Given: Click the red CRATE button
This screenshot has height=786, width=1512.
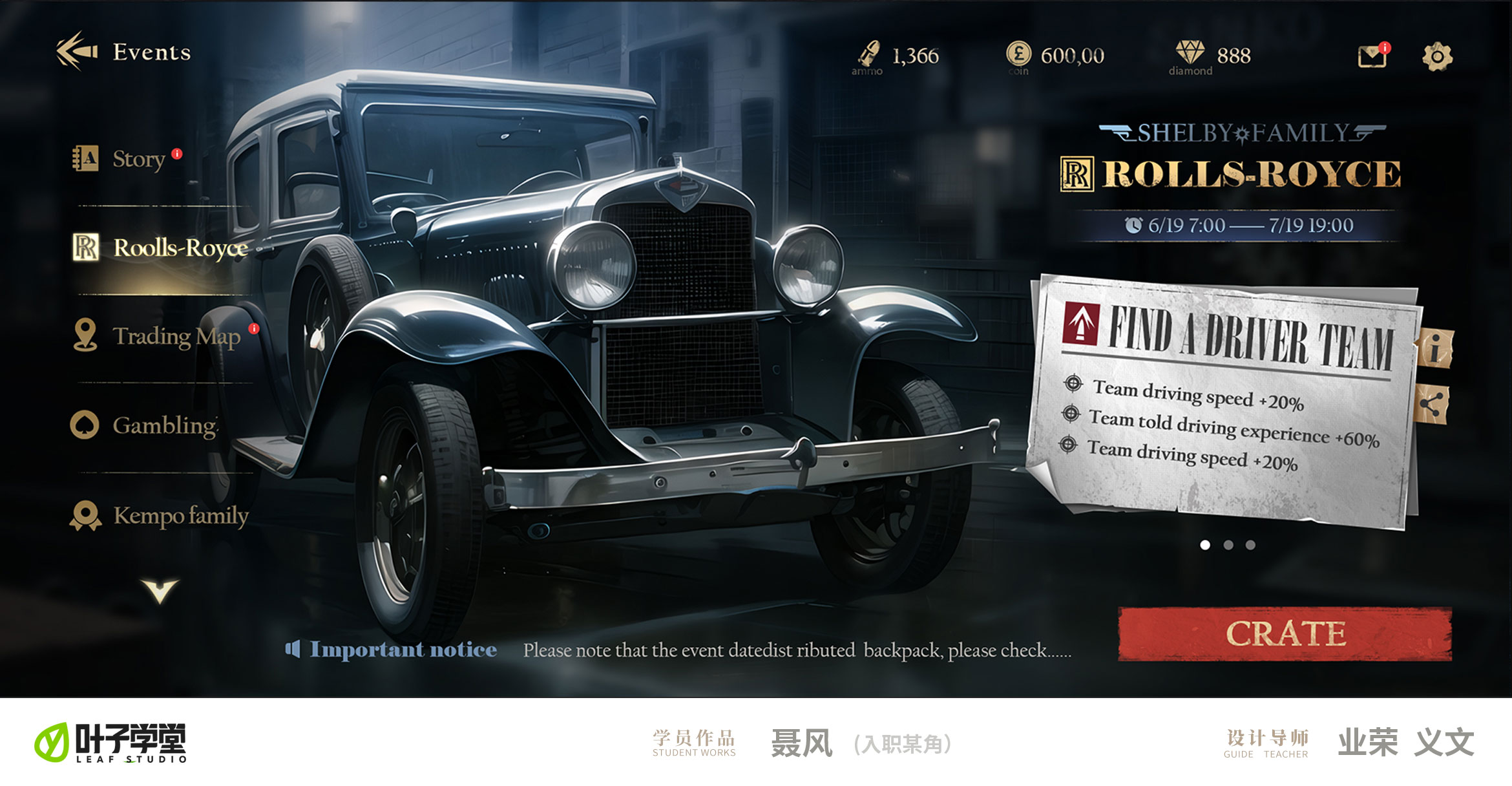Looking at the screenshot, I should 1285,634.
